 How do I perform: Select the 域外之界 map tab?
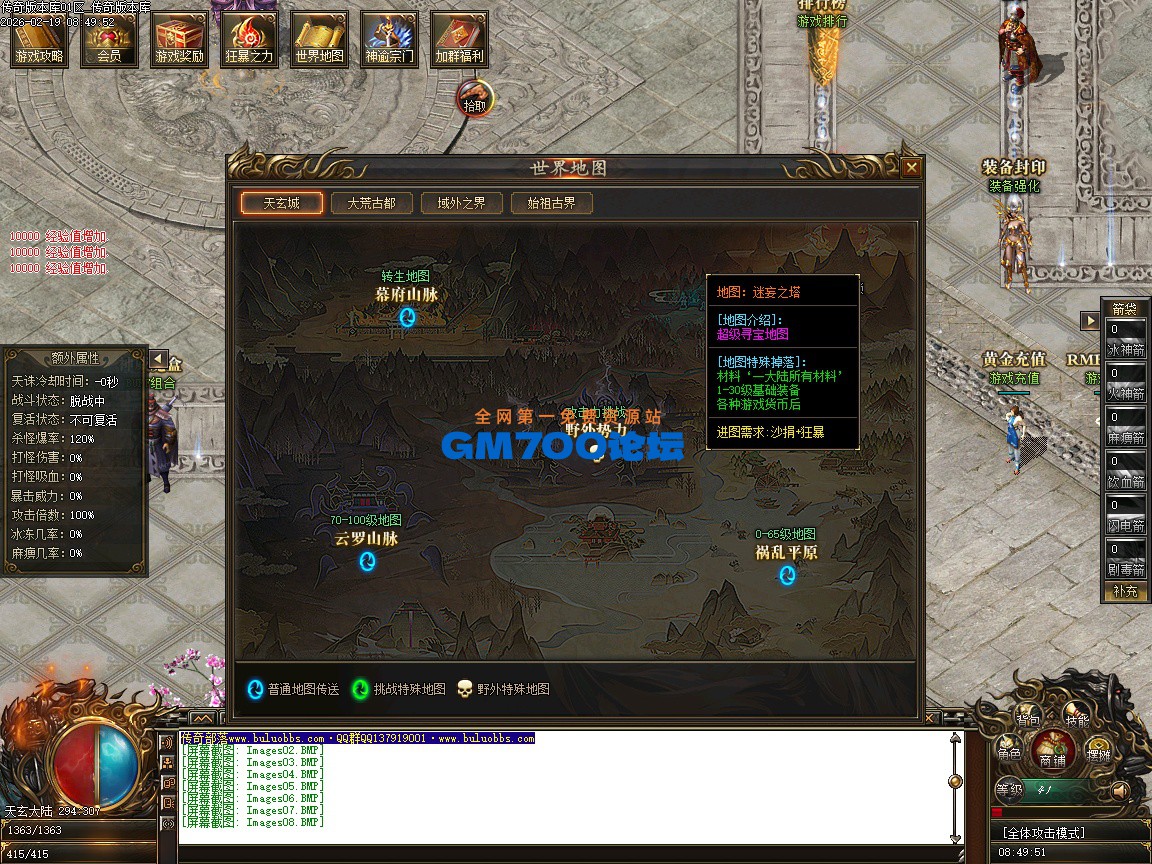[x=461, y=203]
